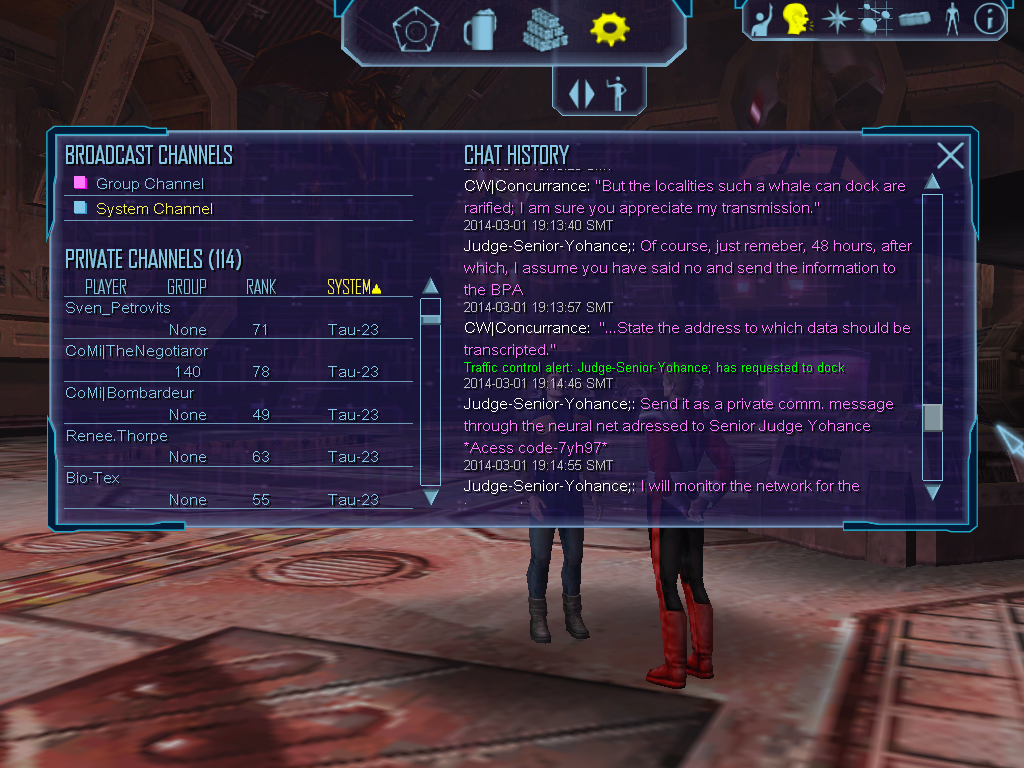Open the yellow gear station menu

click(609, 30)
